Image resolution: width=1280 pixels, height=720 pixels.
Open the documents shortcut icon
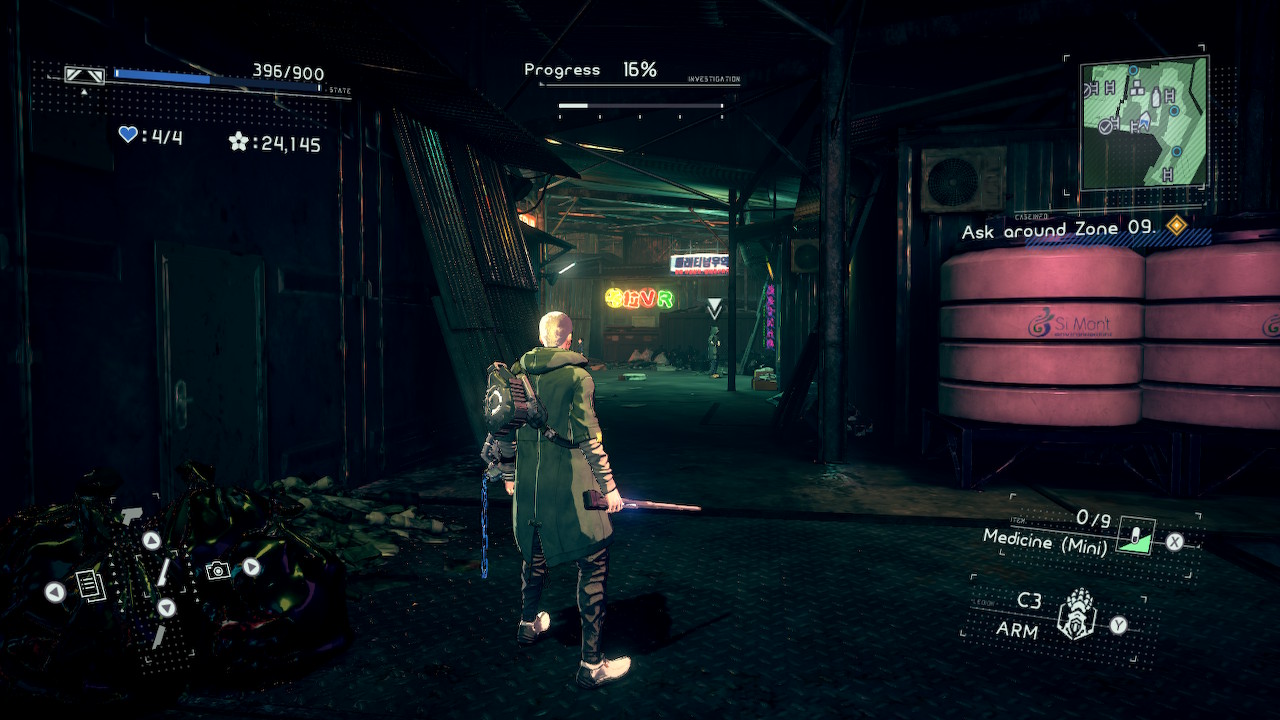(x=91, y=585)
